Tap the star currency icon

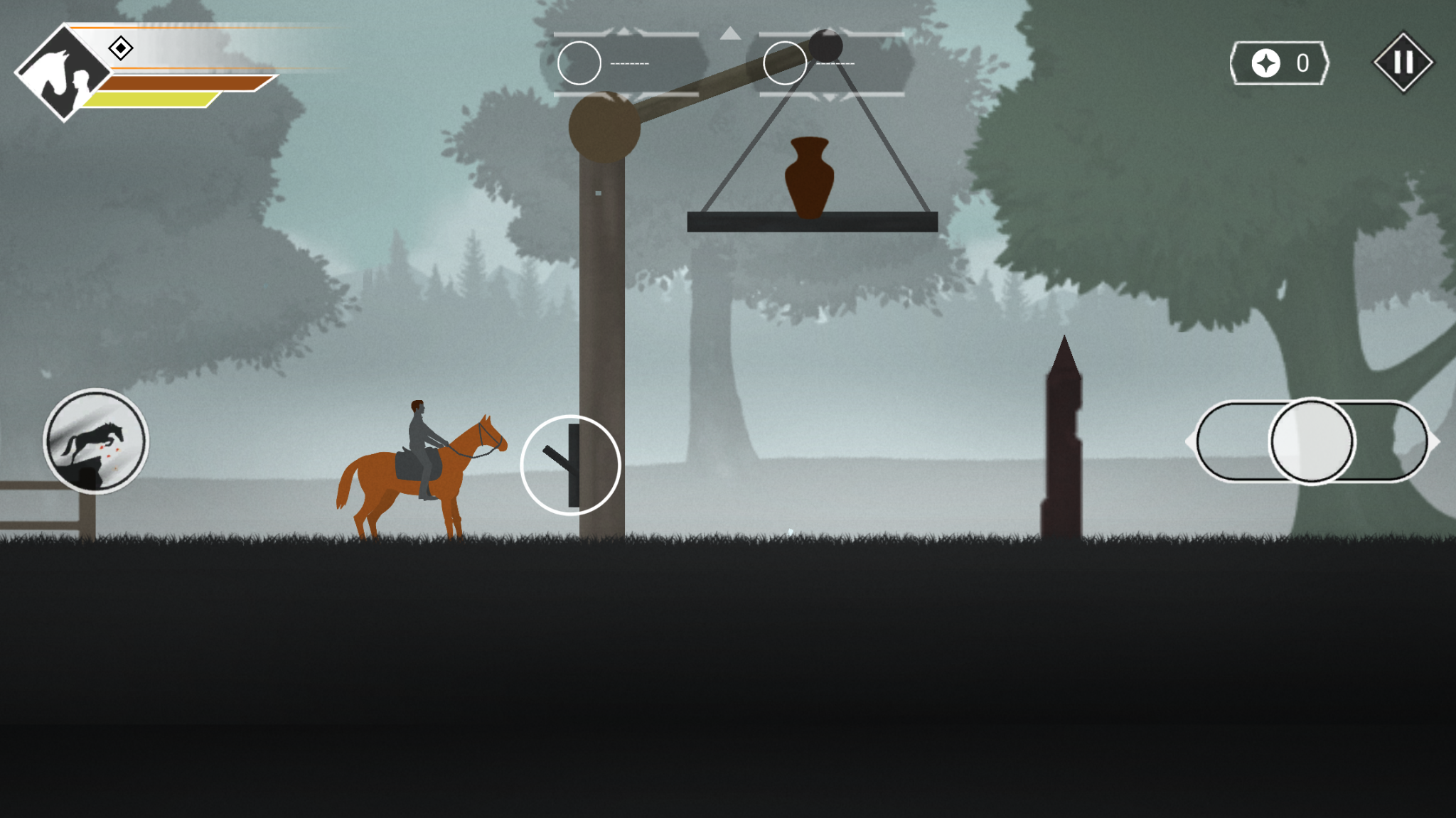(1265, 63)
